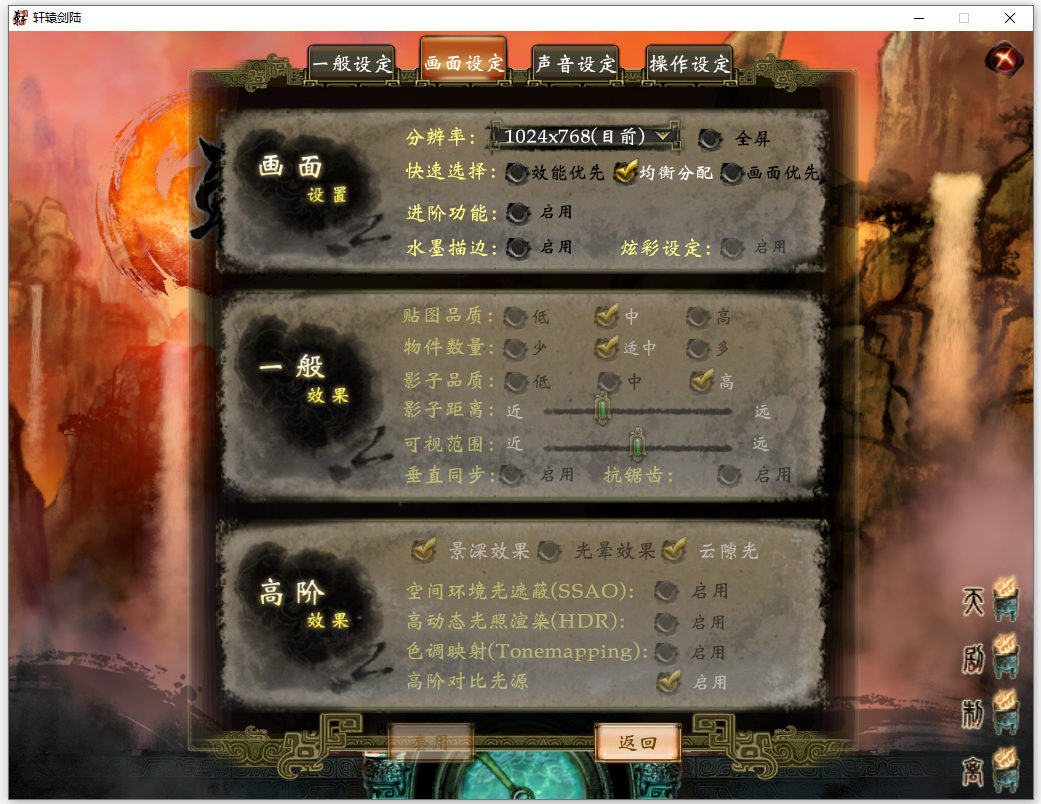Screen dimensions: 1041x804
Task: Choose the 画面优先 quick preset
Action: [x=733, y=173]
